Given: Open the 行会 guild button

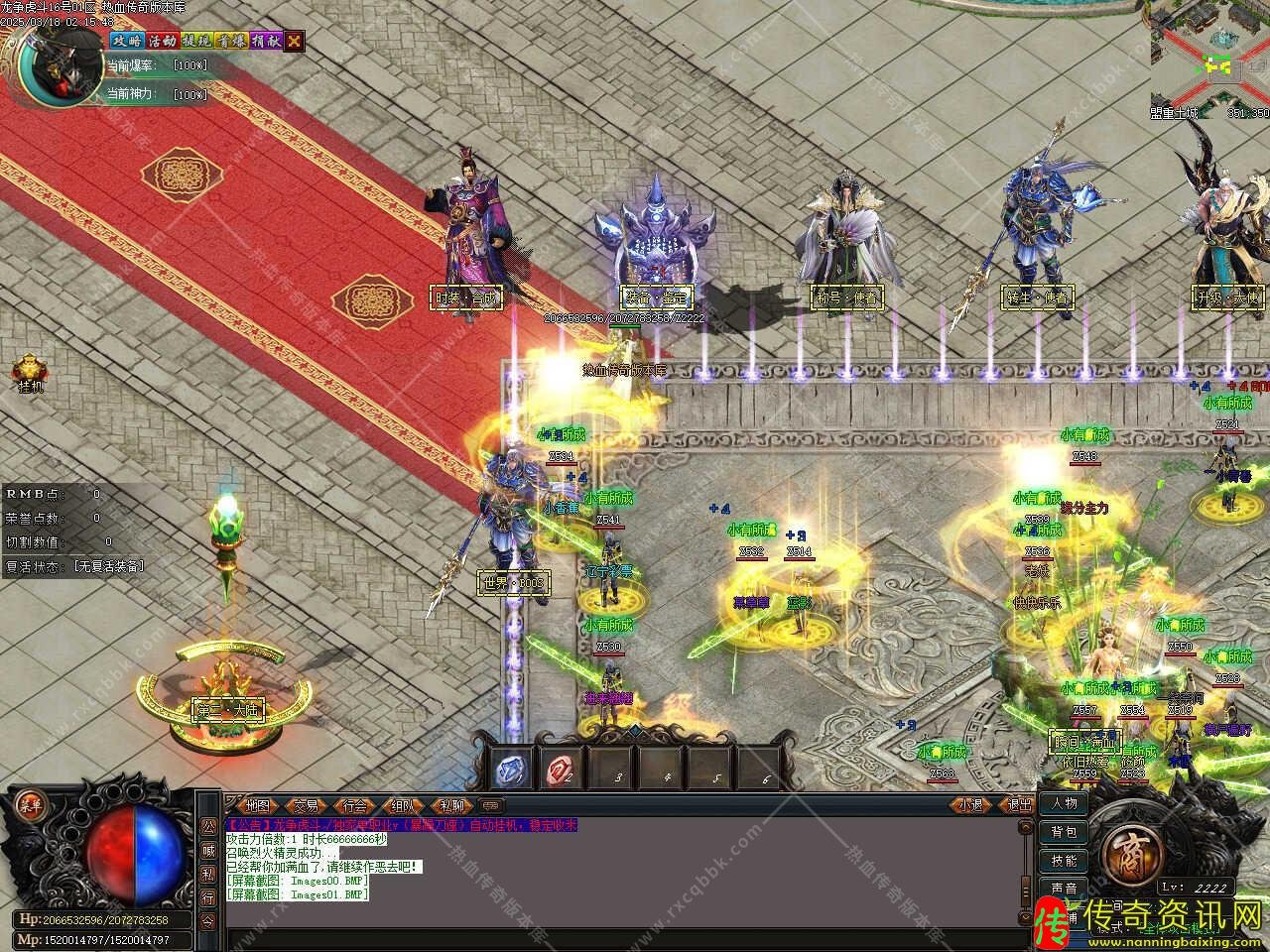Looking at the screenshot, I should 356,805.
